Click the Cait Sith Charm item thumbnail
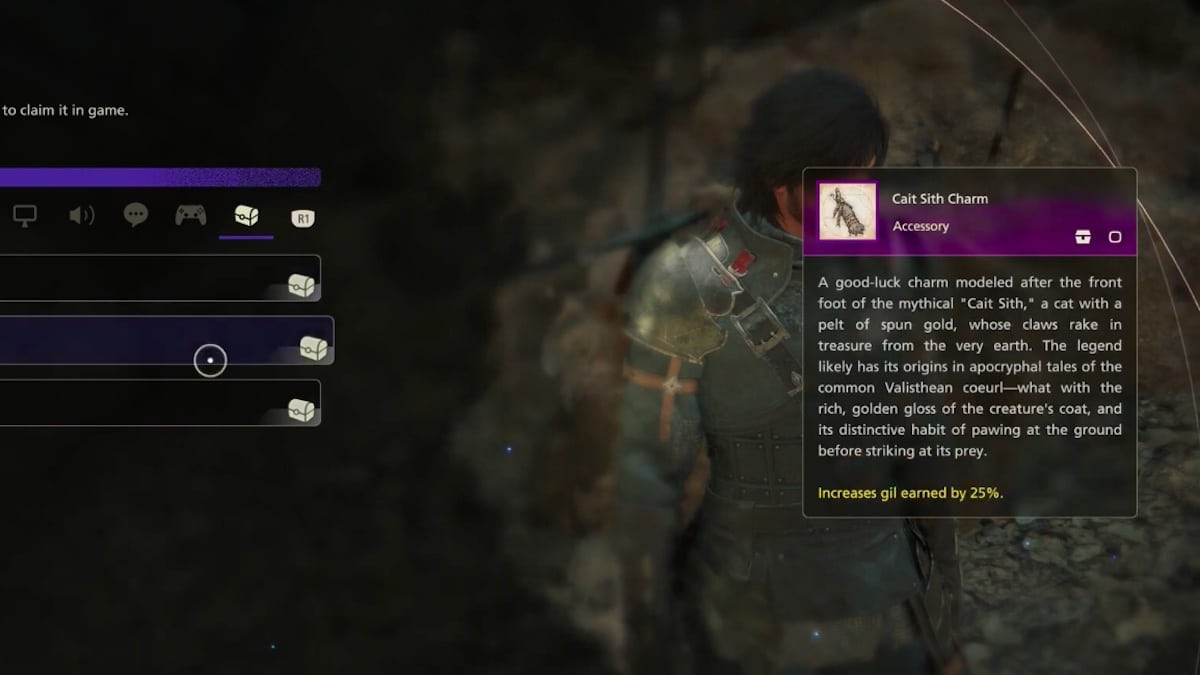 (x=847, y=211)
